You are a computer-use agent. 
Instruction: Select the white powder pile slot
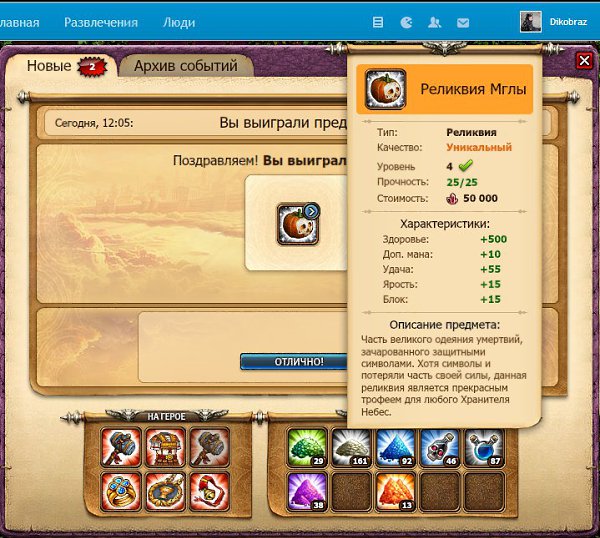point(351,447)
